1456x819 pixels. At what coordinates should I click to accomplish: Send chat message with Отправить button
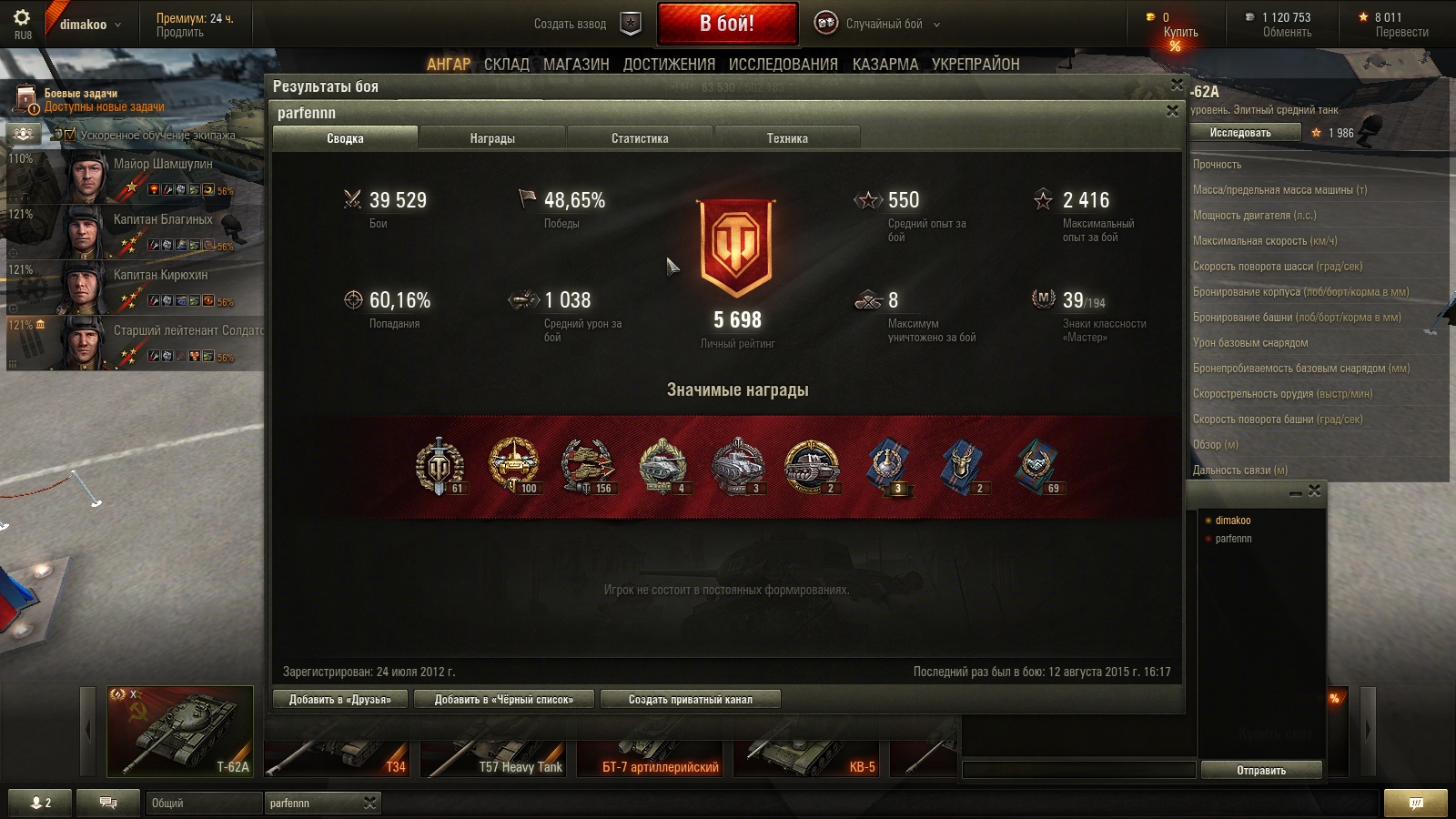click(x=1260, y=770)
